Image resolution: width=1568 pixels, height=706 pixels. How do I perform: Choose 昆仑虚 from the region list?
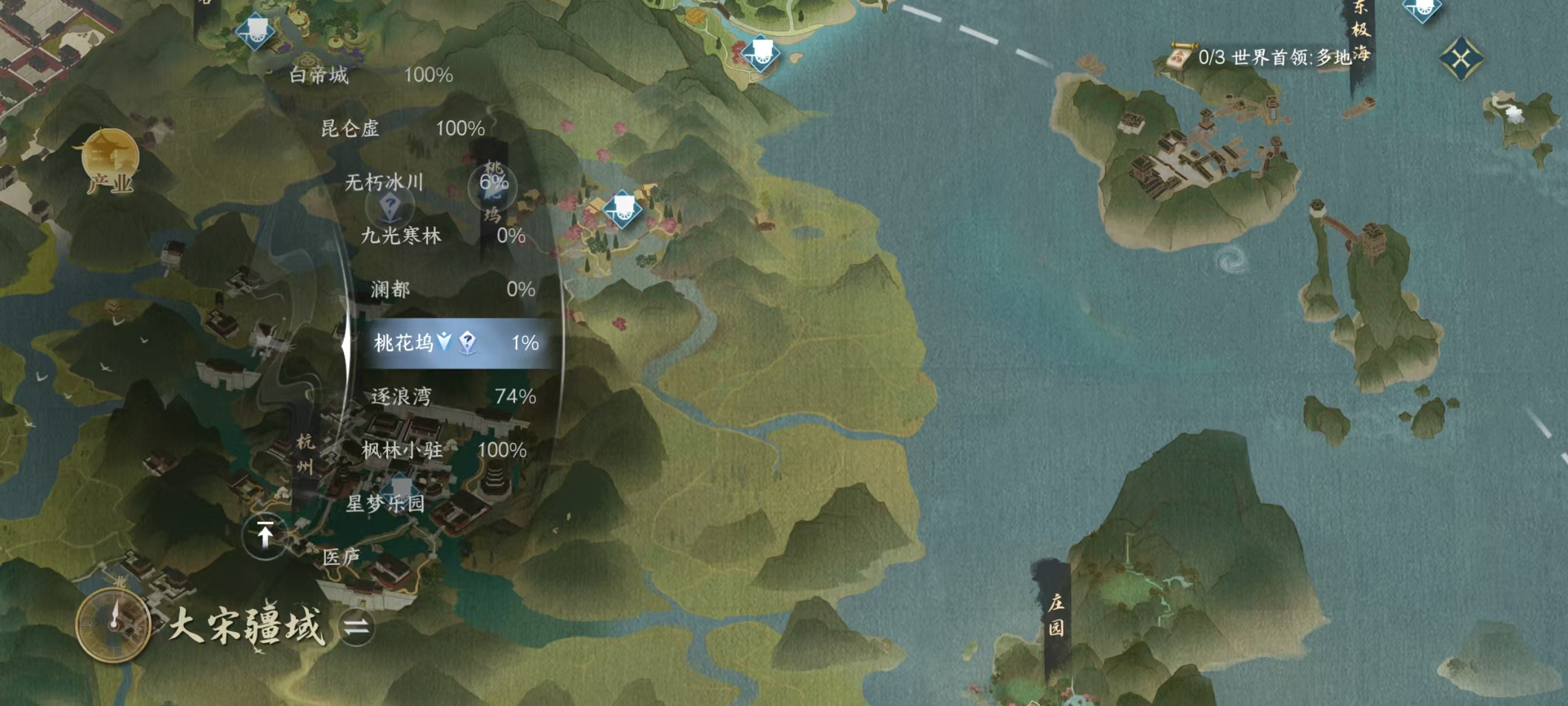click(402, 128)
